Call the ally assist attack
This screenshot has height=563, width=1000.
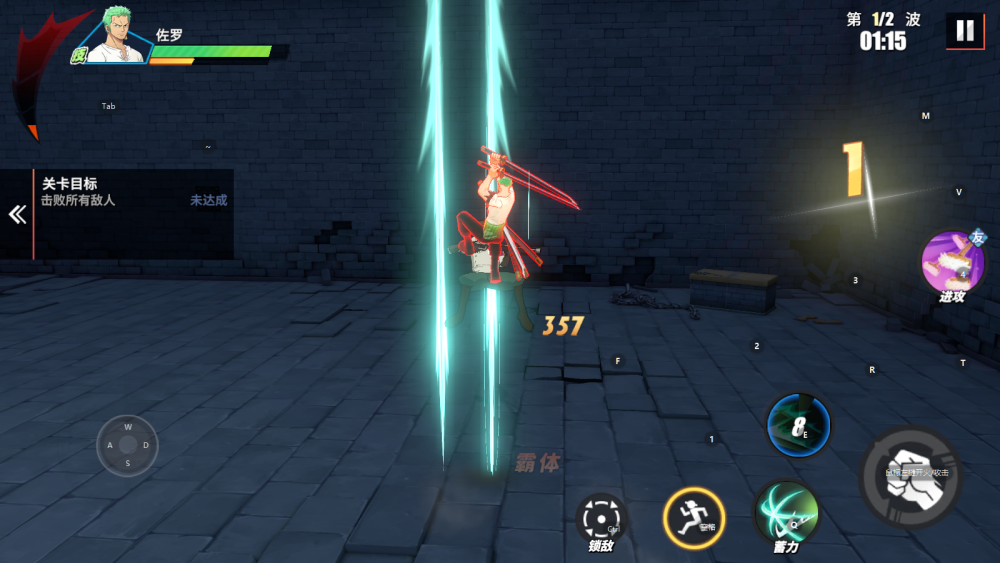950,262
